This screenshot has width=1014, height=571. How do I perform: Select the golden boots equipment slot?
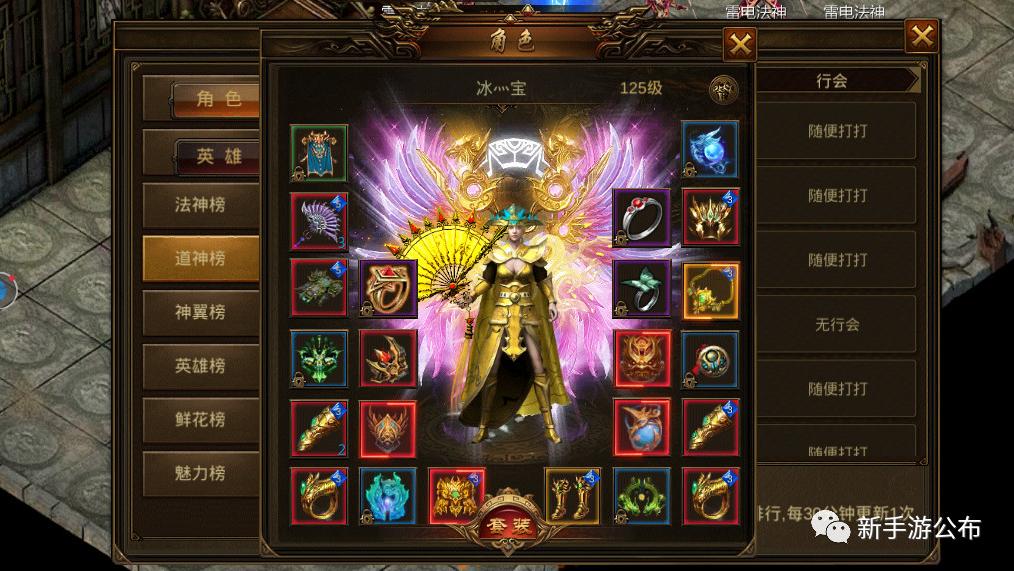click(572, 496)
